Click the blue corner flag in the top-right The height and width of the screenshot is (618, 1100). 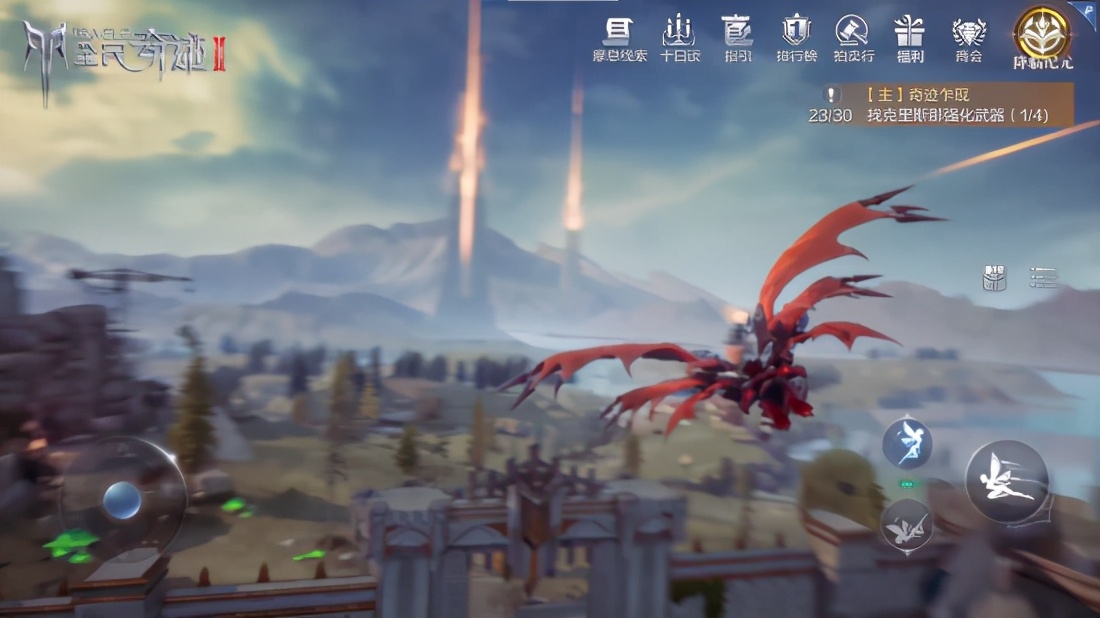tap(1085, 12)
